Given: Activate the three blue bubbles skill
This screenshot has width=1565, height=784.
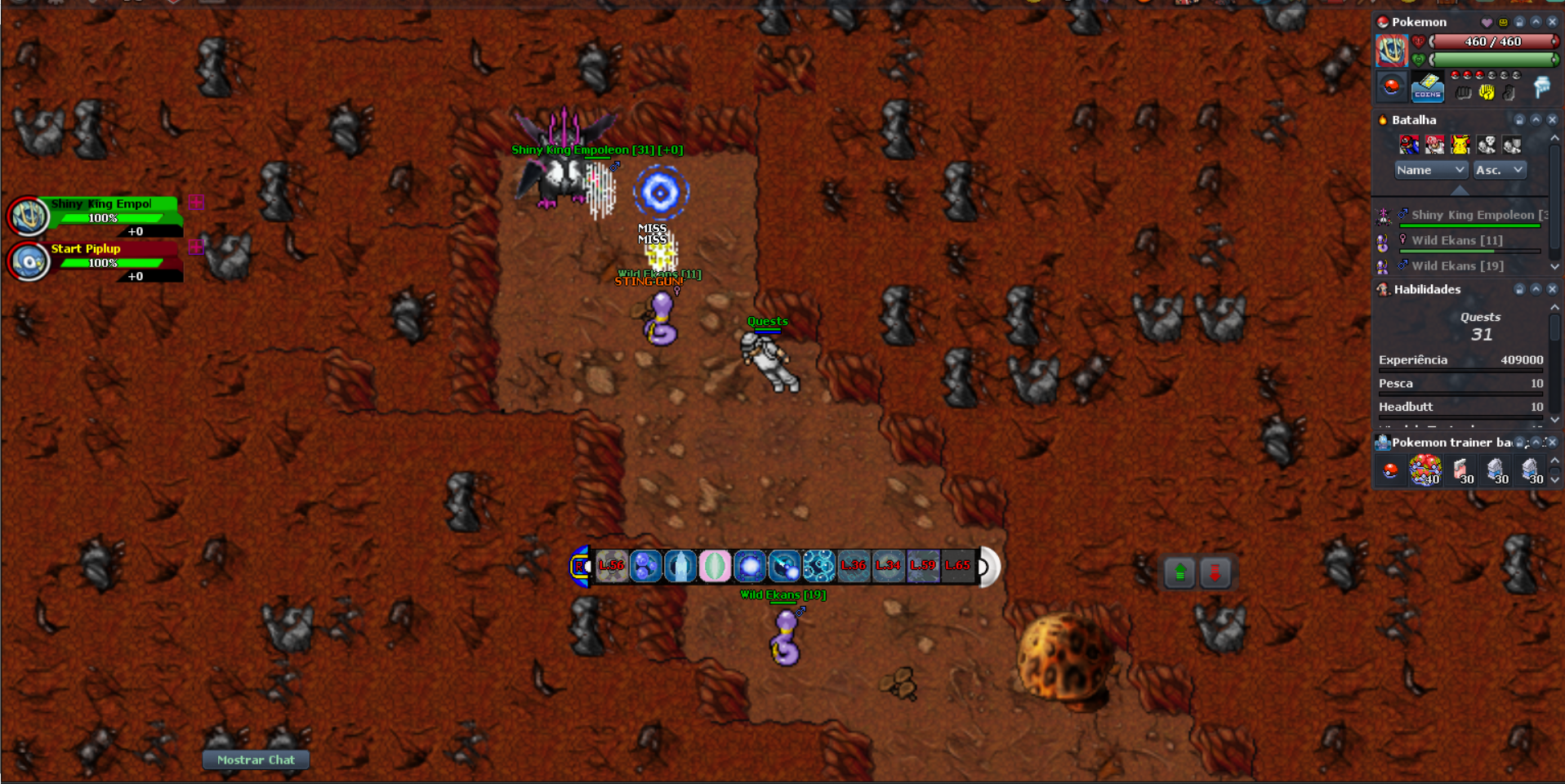Looking at the screenshot, I should 645,566.
